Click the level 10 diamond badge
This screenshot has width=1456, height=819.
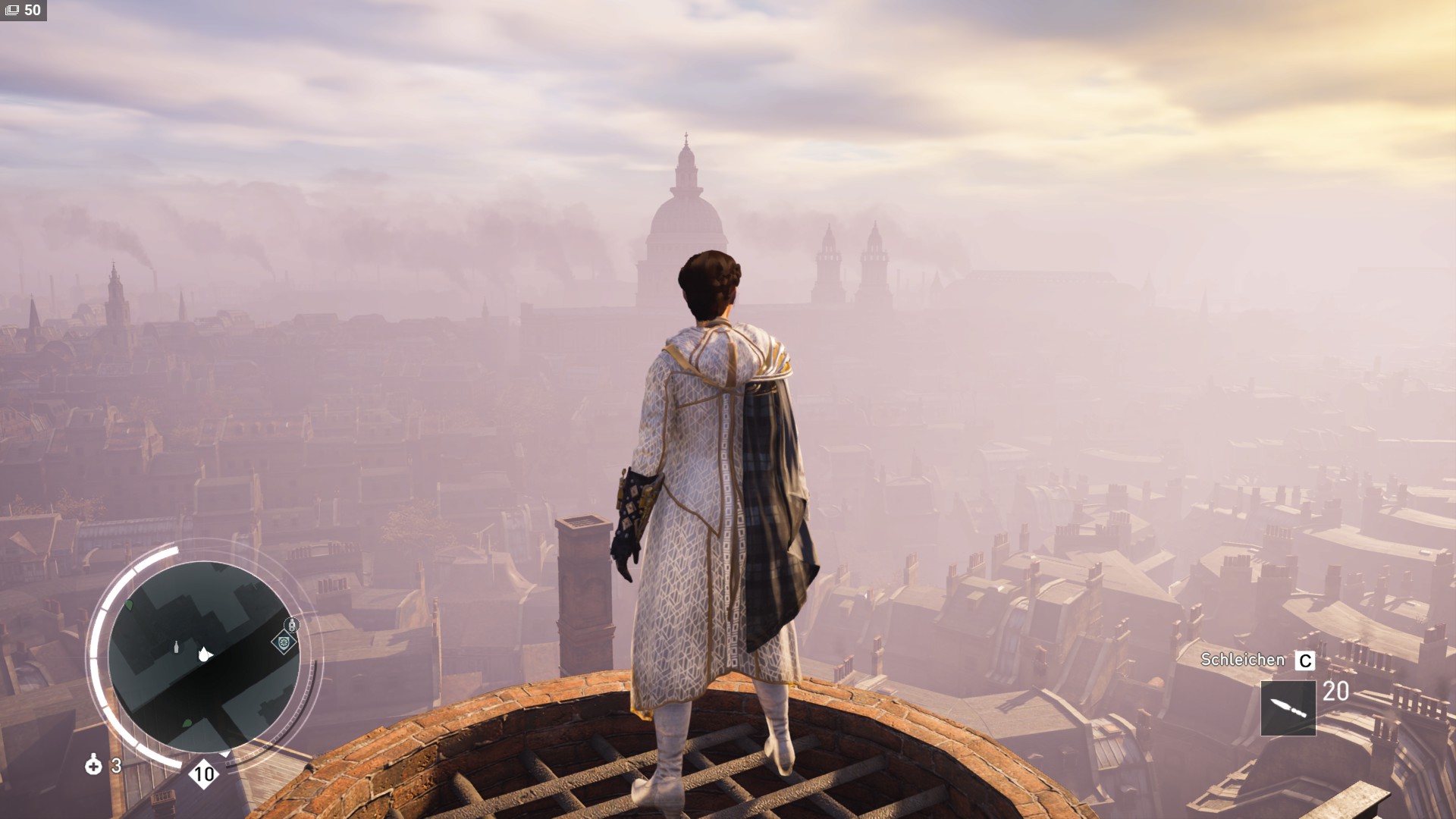coord(203,774)
